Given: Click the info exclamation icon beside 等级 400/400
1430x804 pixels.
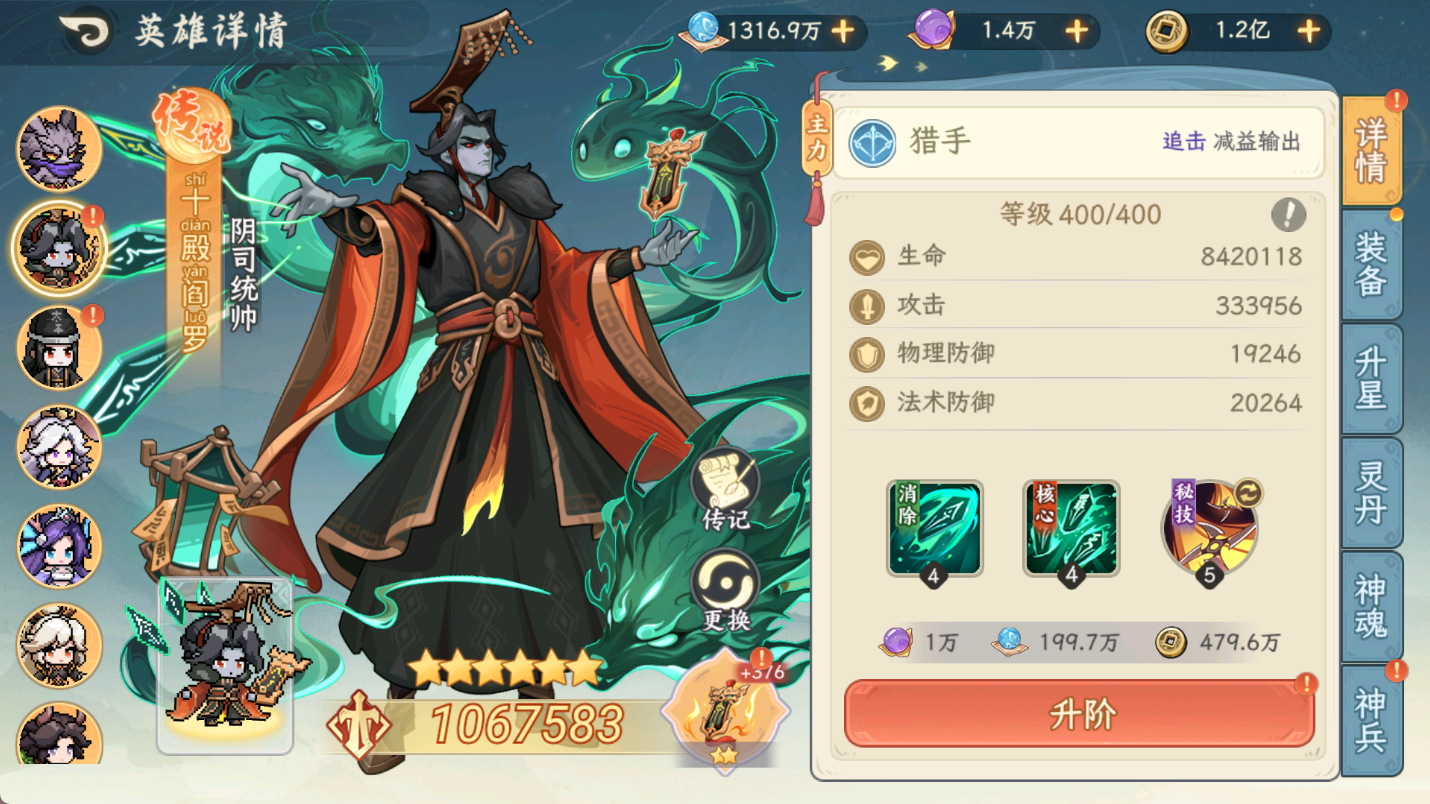Looking at the screenshot, I should (x=1289, y=213).
